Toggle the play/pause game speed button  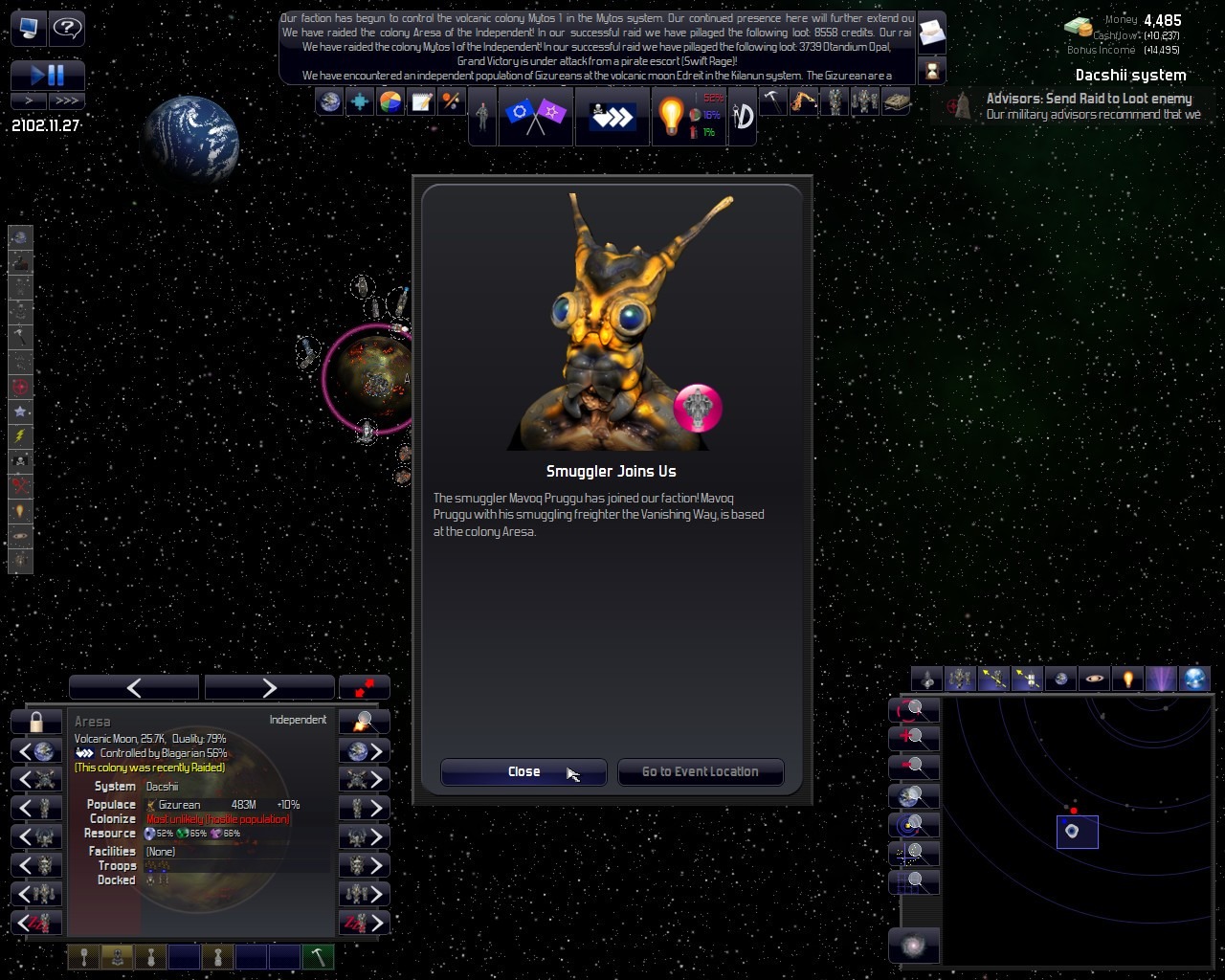pos(47,75)
